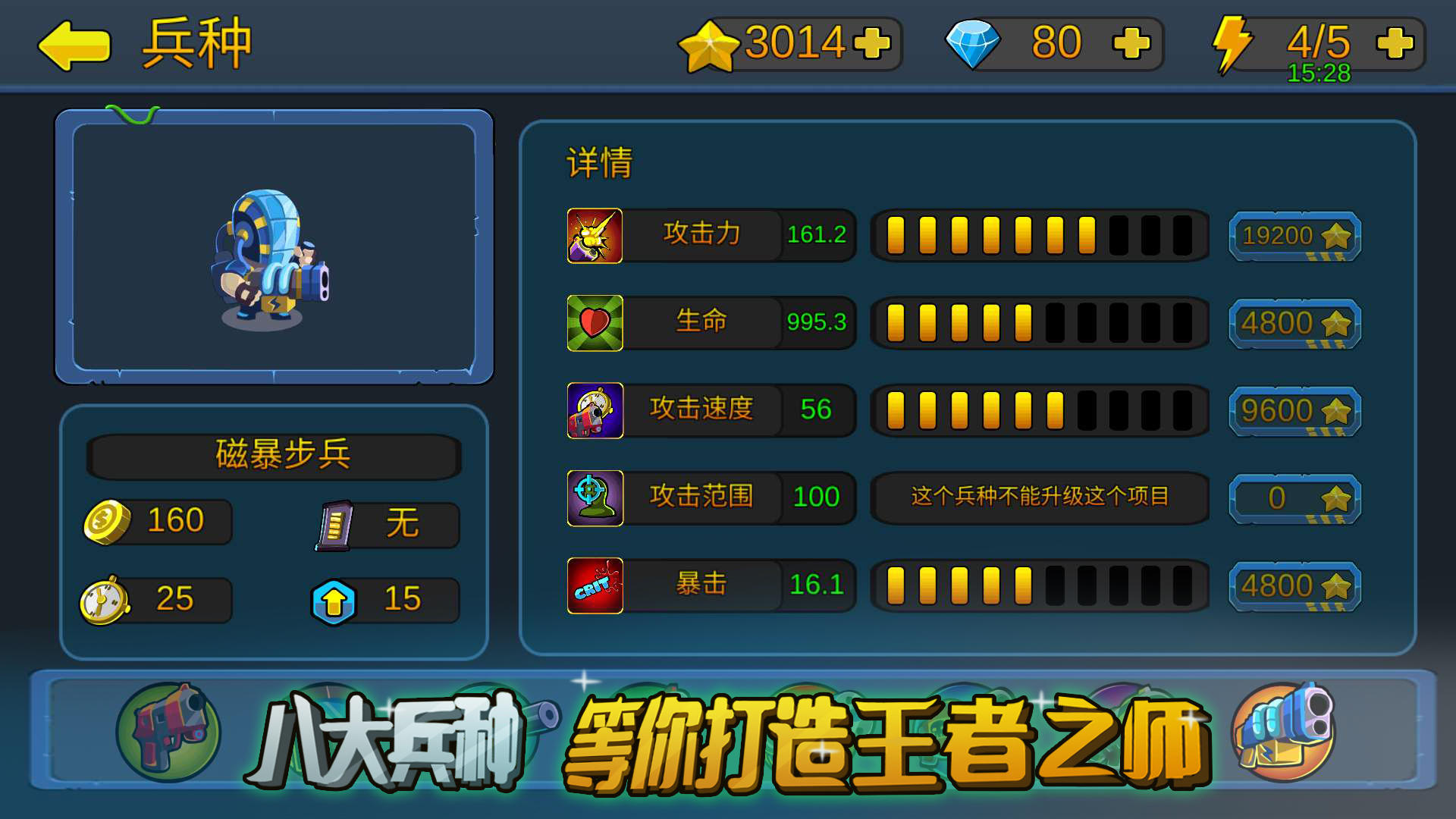Click the attack power level progress bar
Image resolution: width=1456 pixels, height=819 pixels.
1040,236
